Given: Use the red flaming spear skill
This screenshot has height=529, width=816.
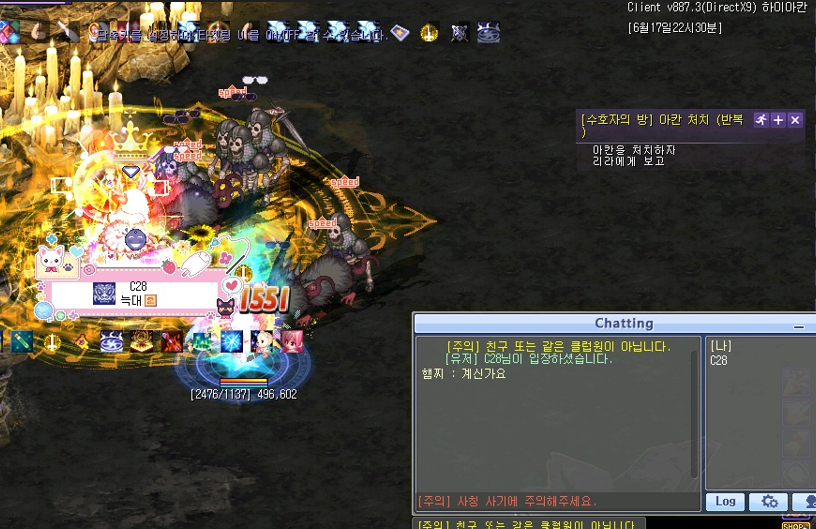Looking at the screenshot, I should coord(172,341).
